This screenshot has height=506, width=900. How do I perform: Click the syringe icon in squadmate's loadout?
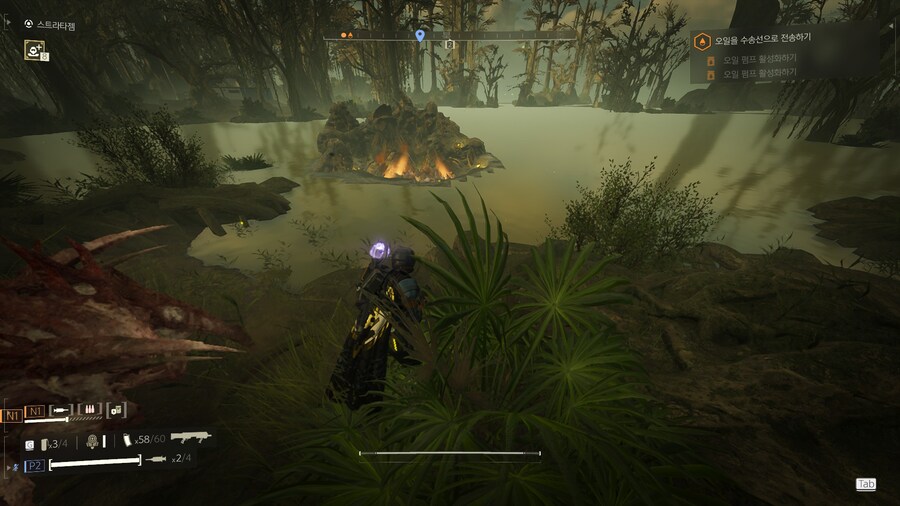[62, 409]
